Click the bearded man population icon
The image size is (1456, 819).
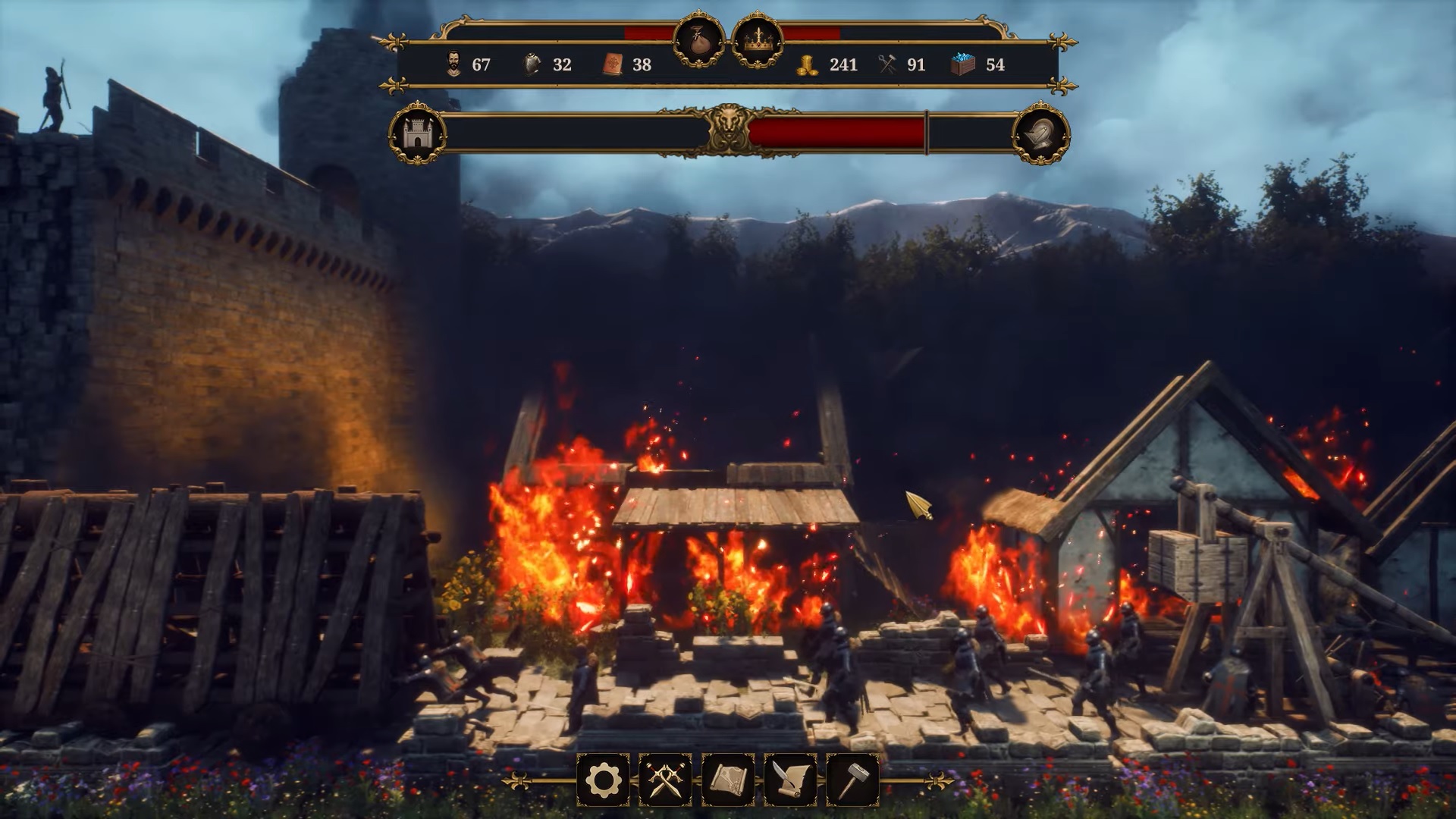click(453, 64)
